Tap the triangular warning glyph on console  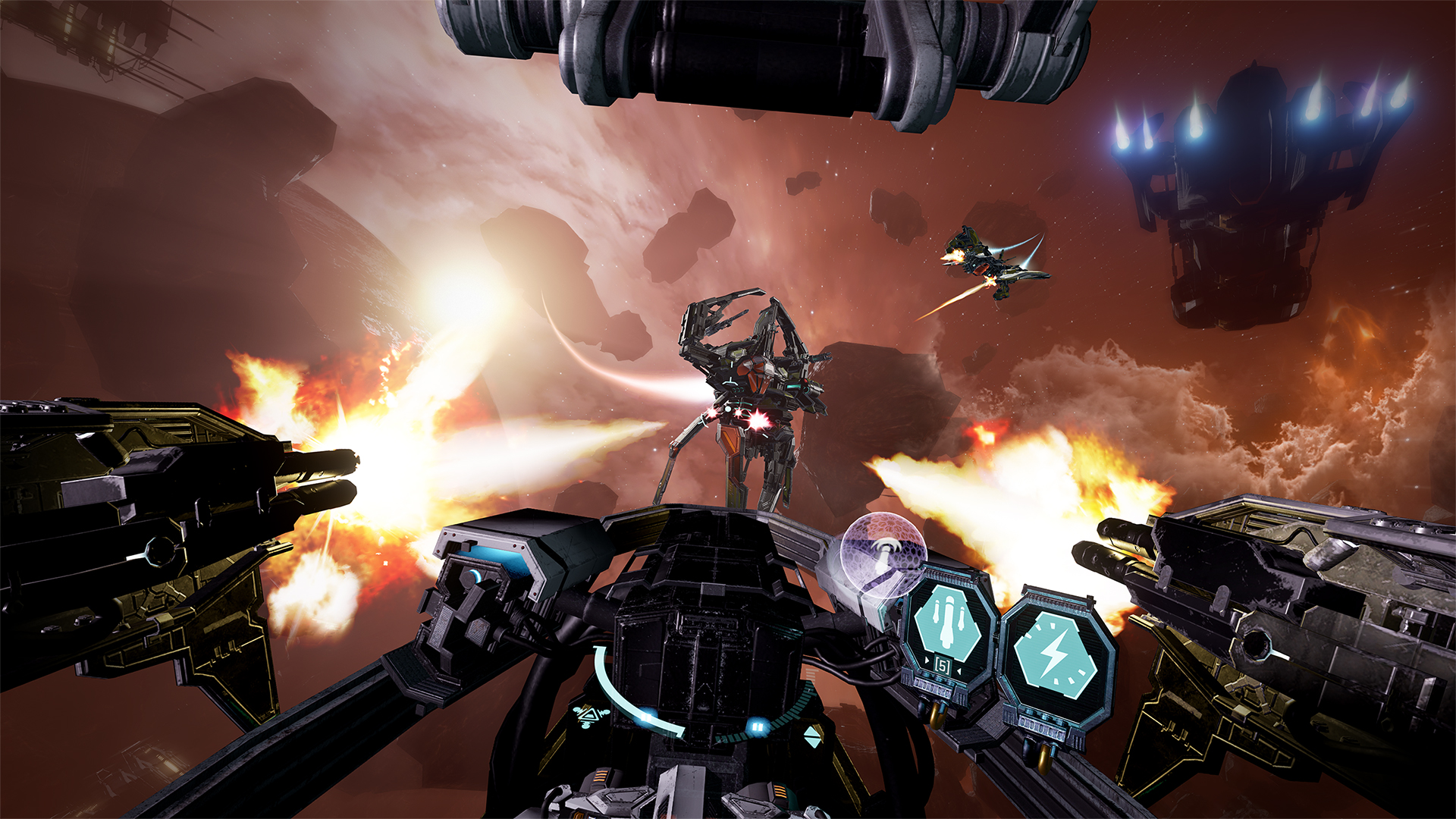[589, 716]
